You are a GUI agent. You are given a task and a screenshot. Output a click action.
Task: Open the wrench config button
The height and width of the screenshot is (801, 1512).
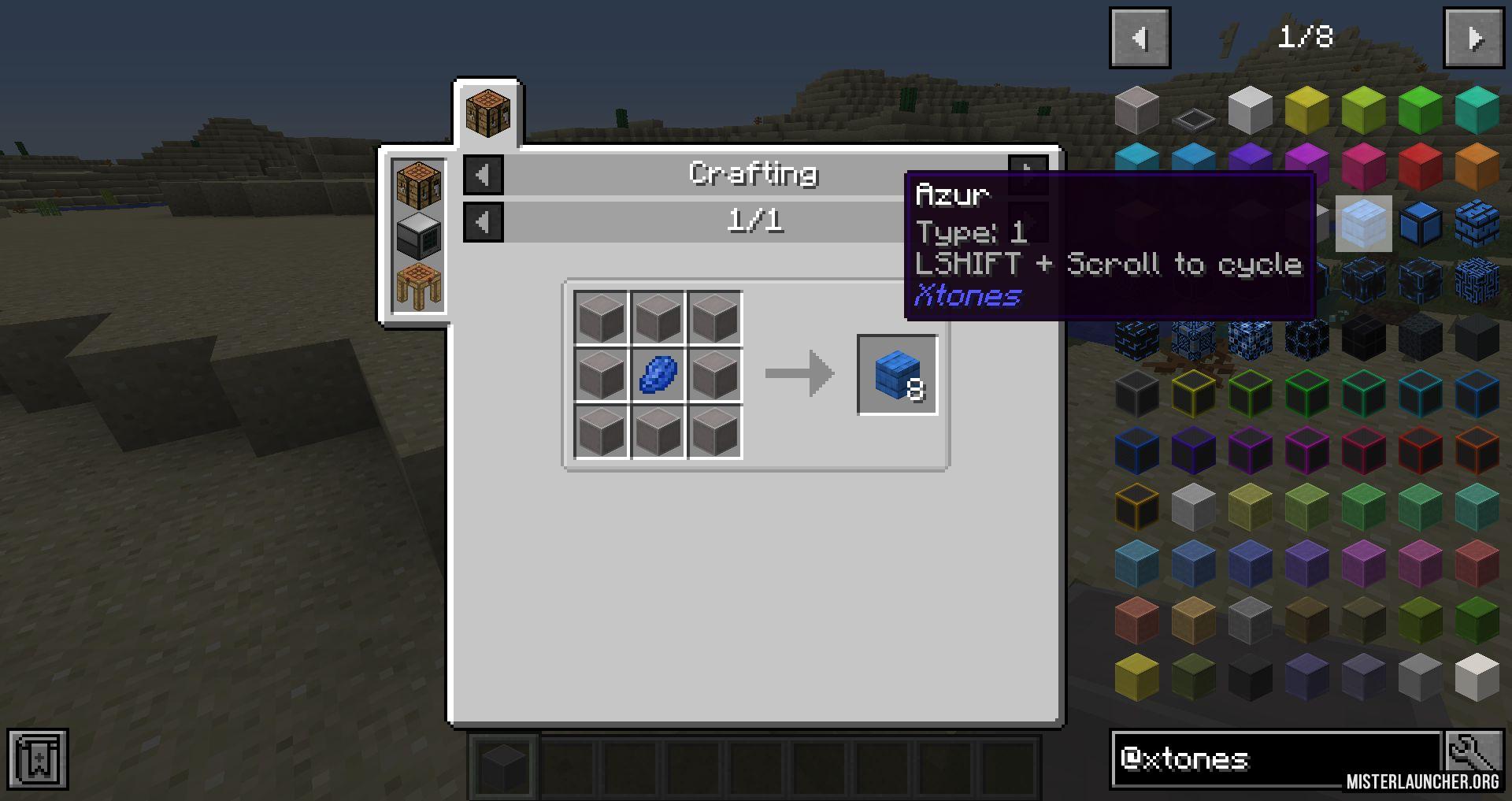1473,755
